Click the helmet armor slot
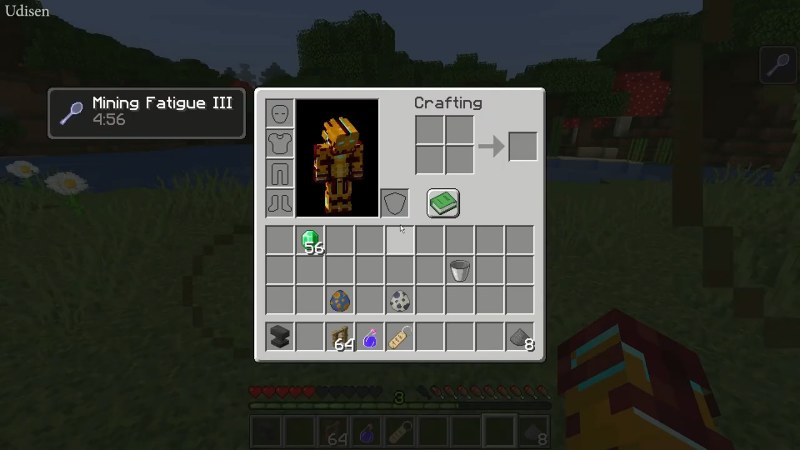This screenshot has height=450, width=800. pos(280,113)
